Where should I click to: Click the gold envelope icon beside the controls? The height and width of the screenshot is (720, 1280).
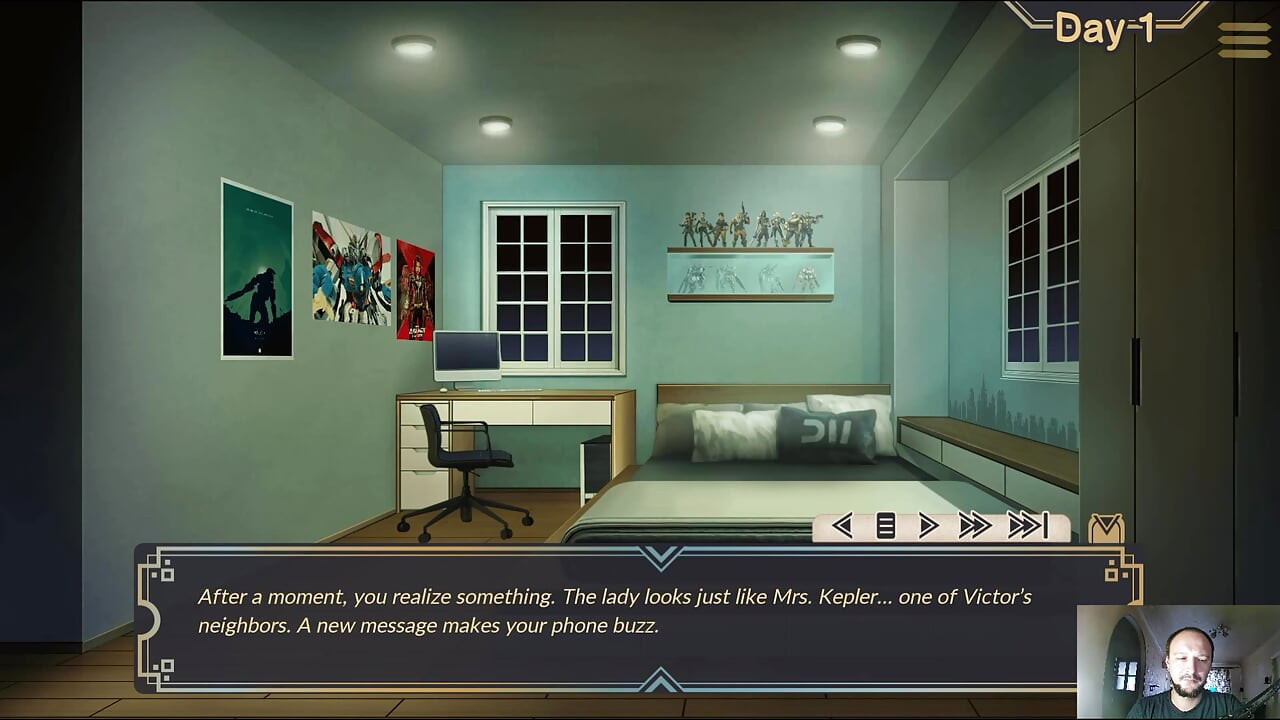1106,528
